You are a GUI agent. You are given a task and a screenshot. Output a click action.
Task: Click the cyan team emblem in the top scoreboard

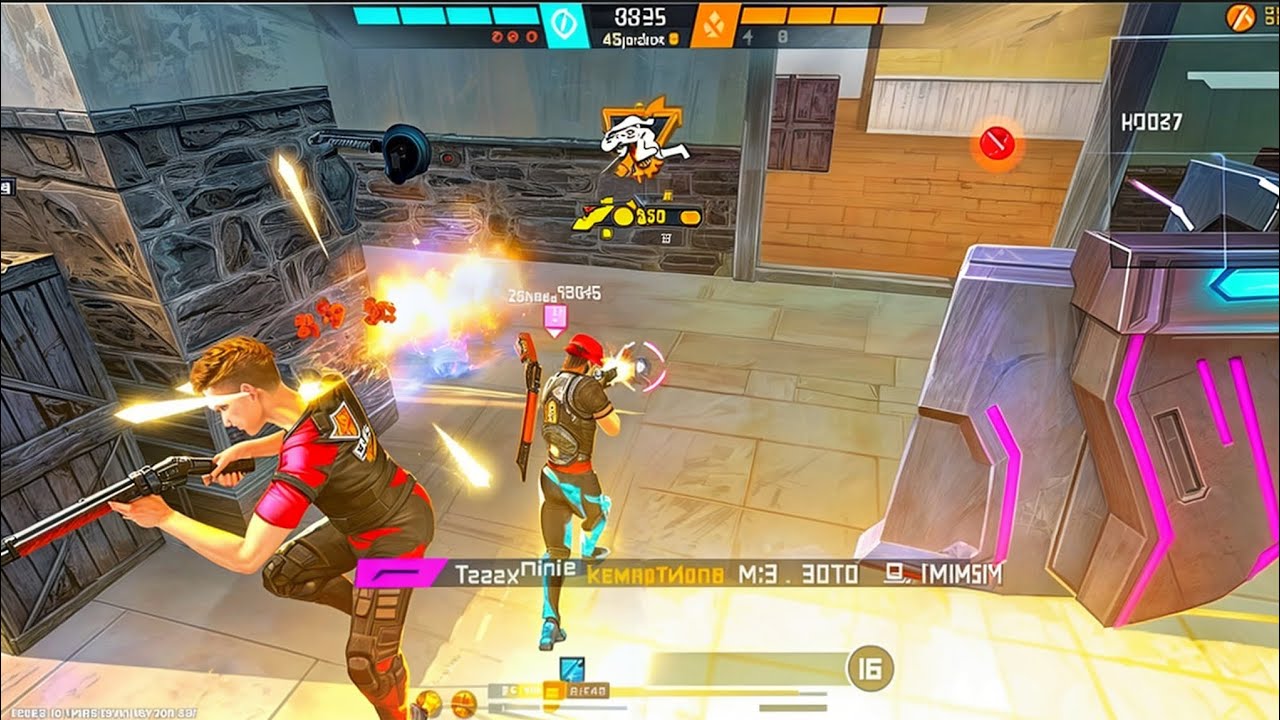coord(565,25)
